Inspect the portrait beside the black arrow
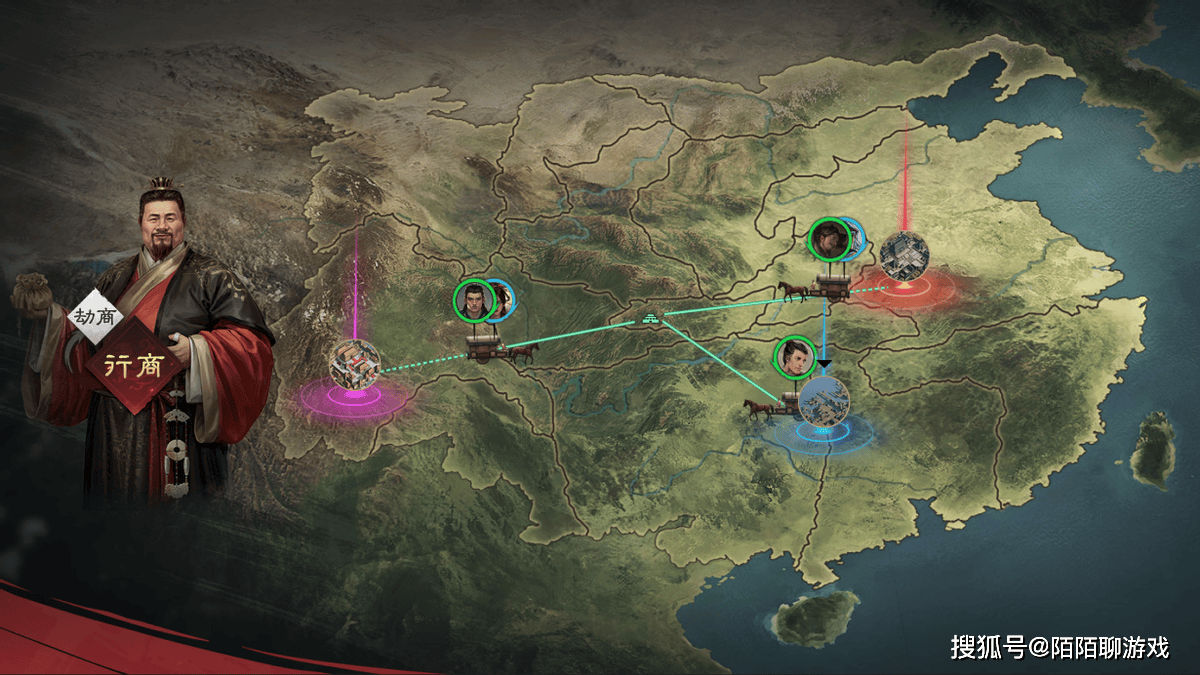The image size is (1200, 675). point(795,357)
